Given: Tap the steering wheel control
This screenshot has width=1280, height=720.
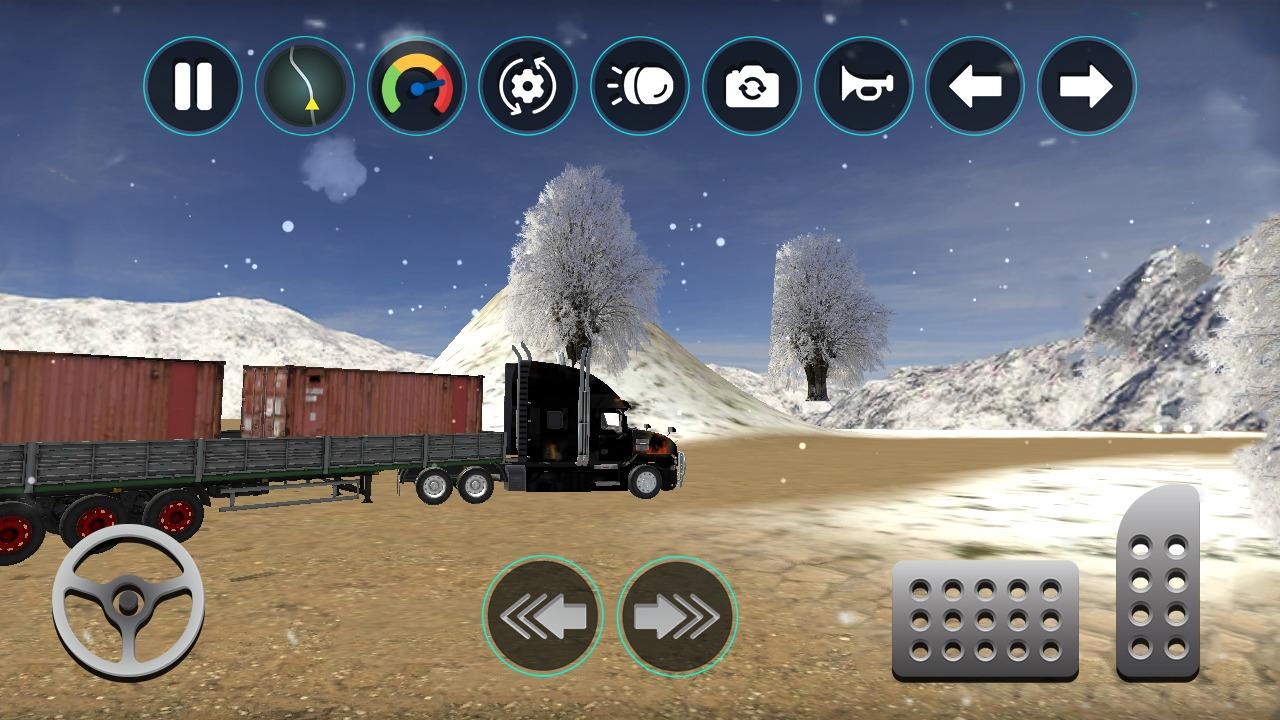Looking at the screenshot, I should coord(128,602).
